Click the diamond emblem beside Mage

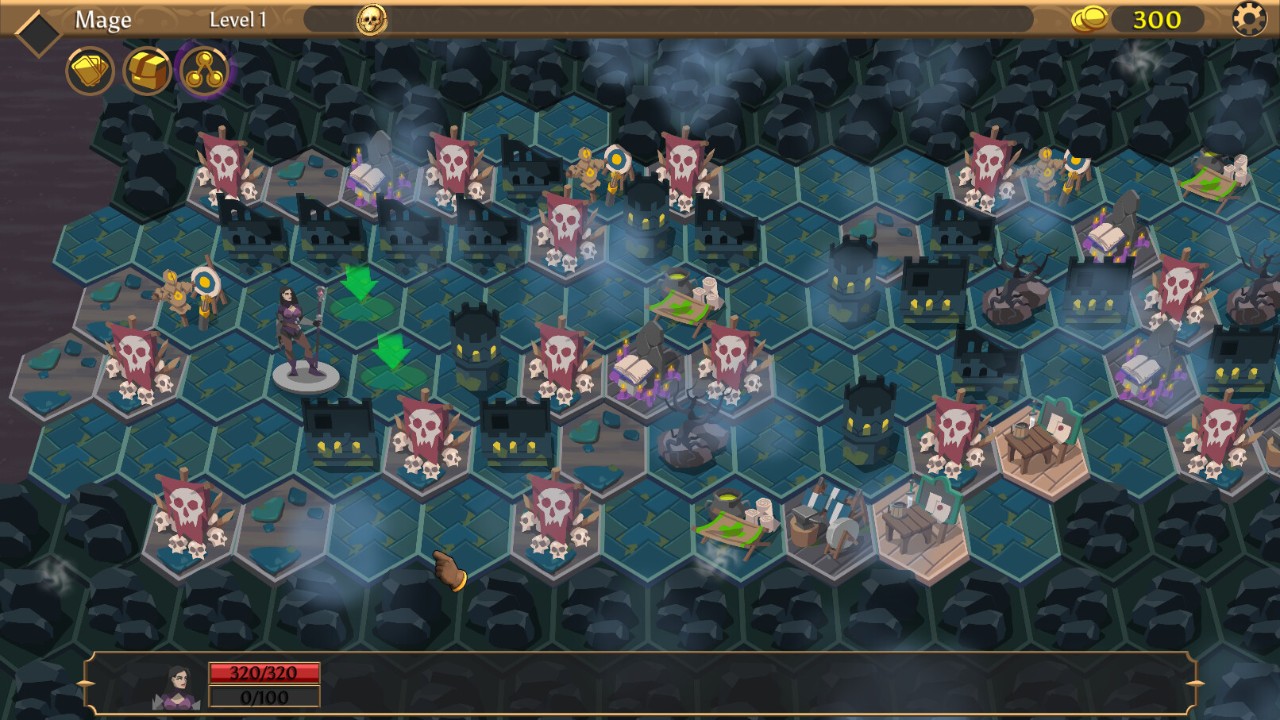pyautogui.click(x=38, y=33)
